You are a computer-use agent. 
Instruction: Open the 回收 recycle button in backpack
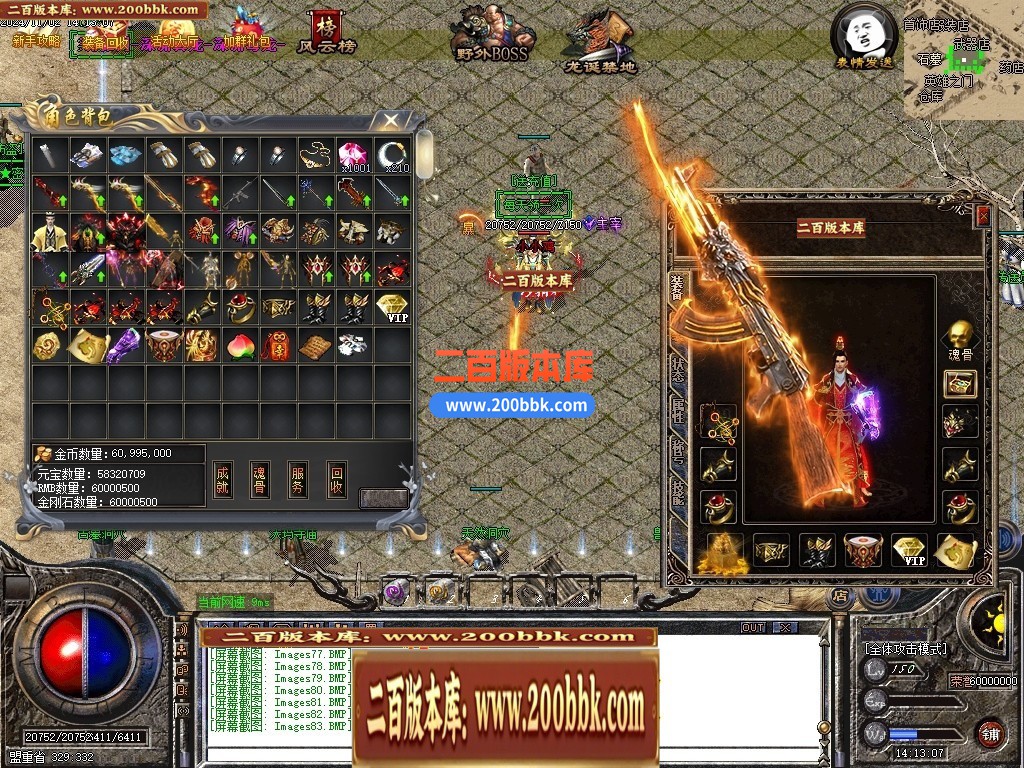337,479
